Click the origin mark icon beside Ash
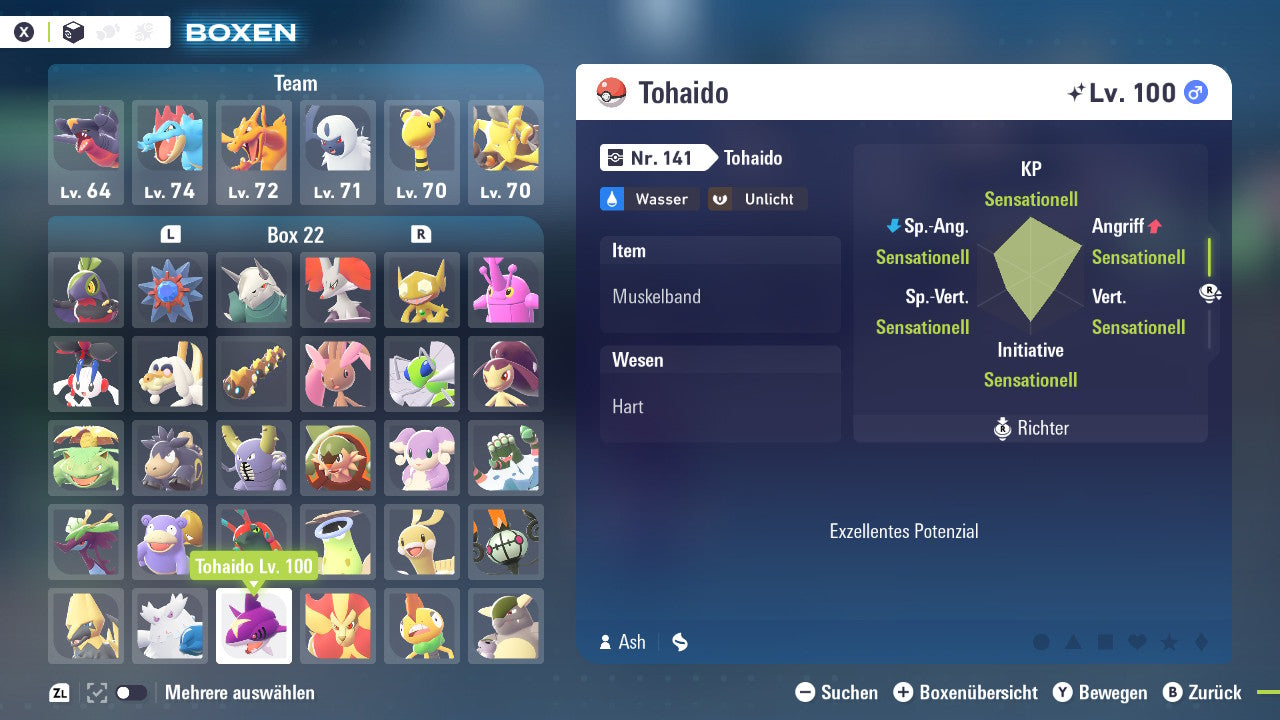The image size is (1280, 720). click(x=679, y=643)
